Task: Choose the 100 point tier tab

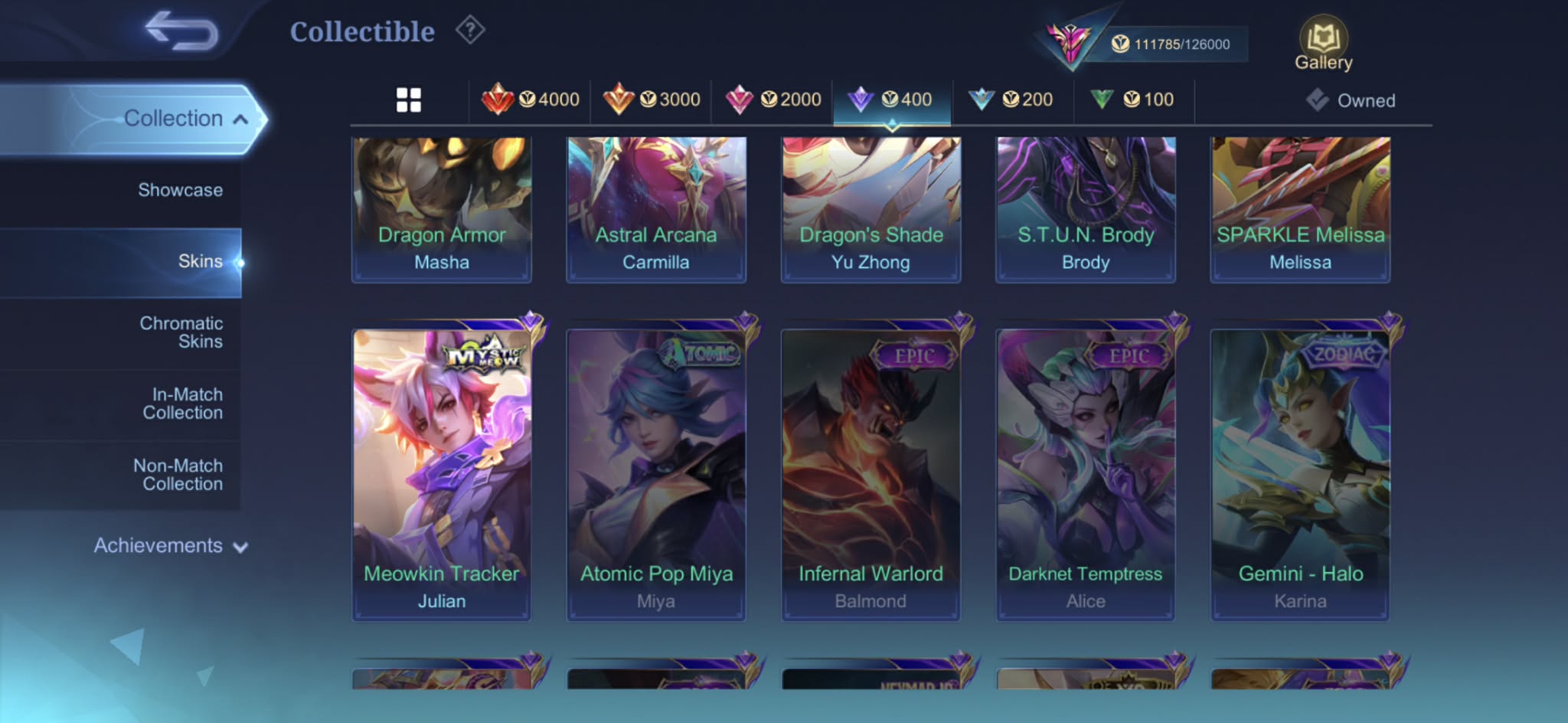Action: [1133, 100]
